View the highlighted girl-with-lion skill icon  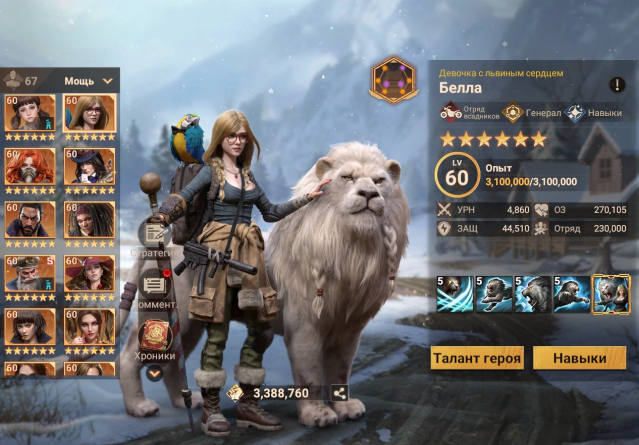(610, 294)
